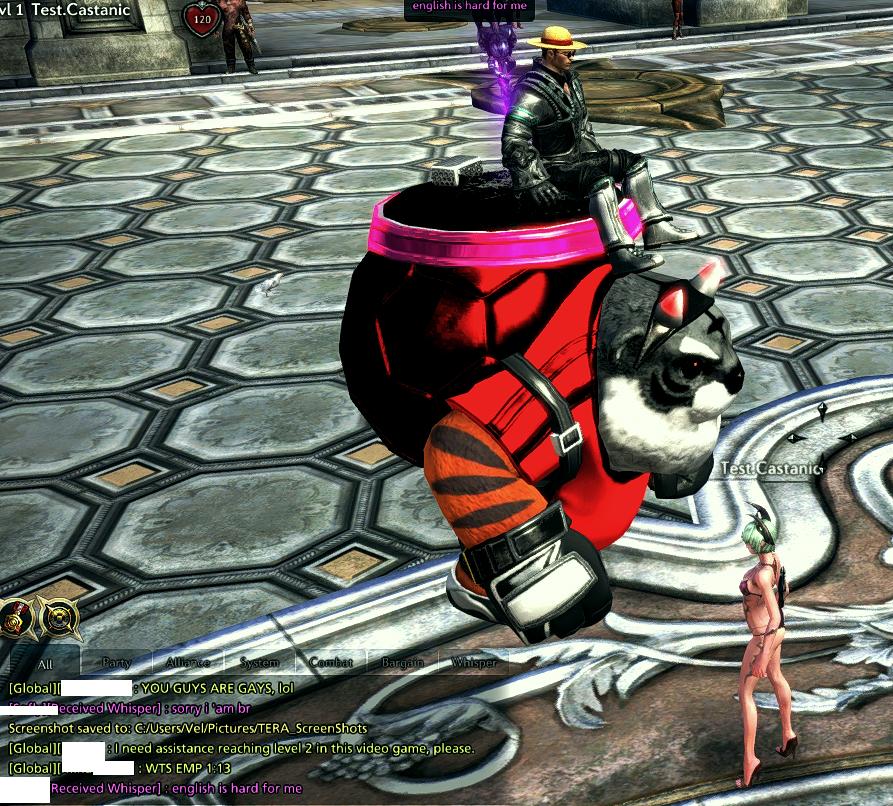893x806 pixels.
Task: Switch to the Combat log tab
Action: tap(331, 663)
